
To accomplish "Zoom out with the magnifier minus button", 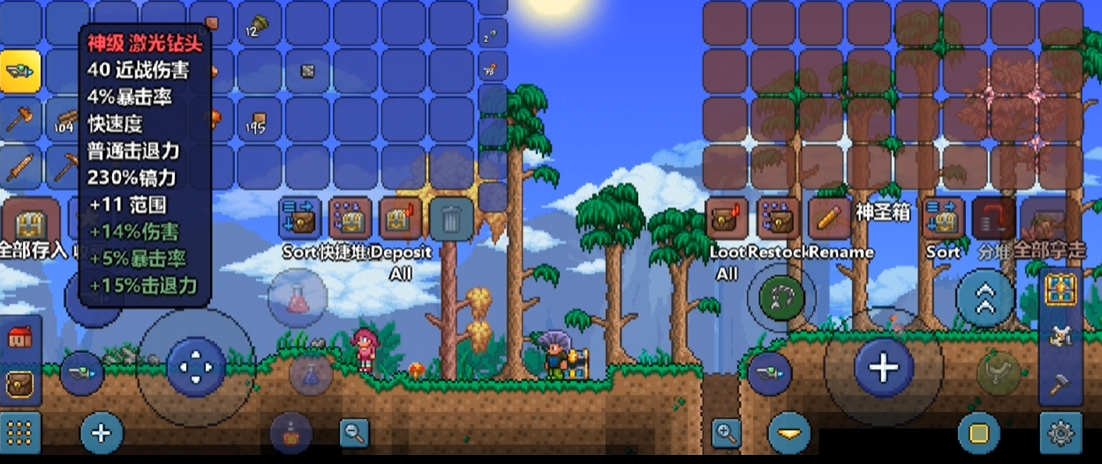I will [x=354, y=432].
